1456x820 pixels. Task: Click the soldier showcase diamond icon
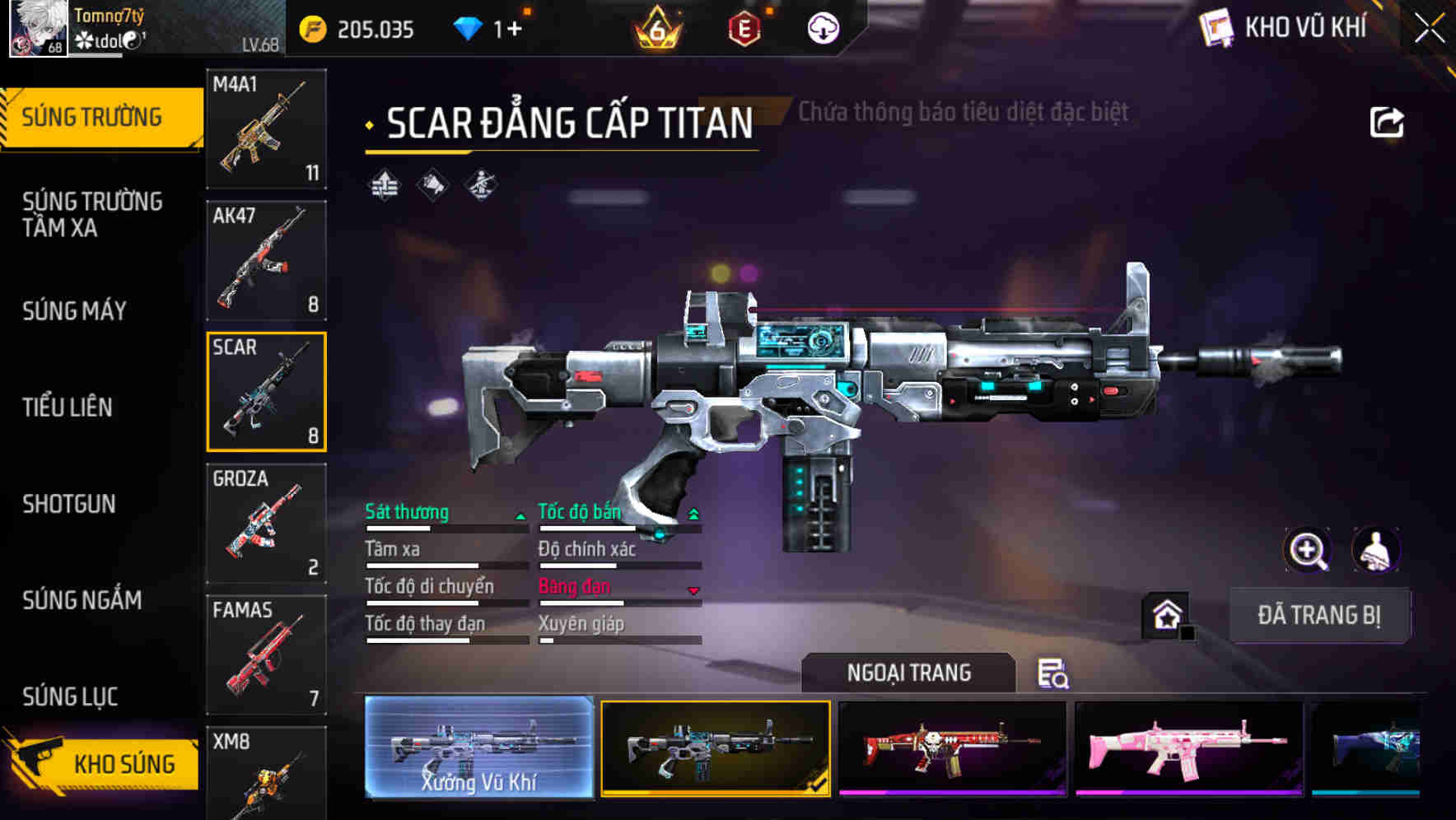(x=482, y=186)
